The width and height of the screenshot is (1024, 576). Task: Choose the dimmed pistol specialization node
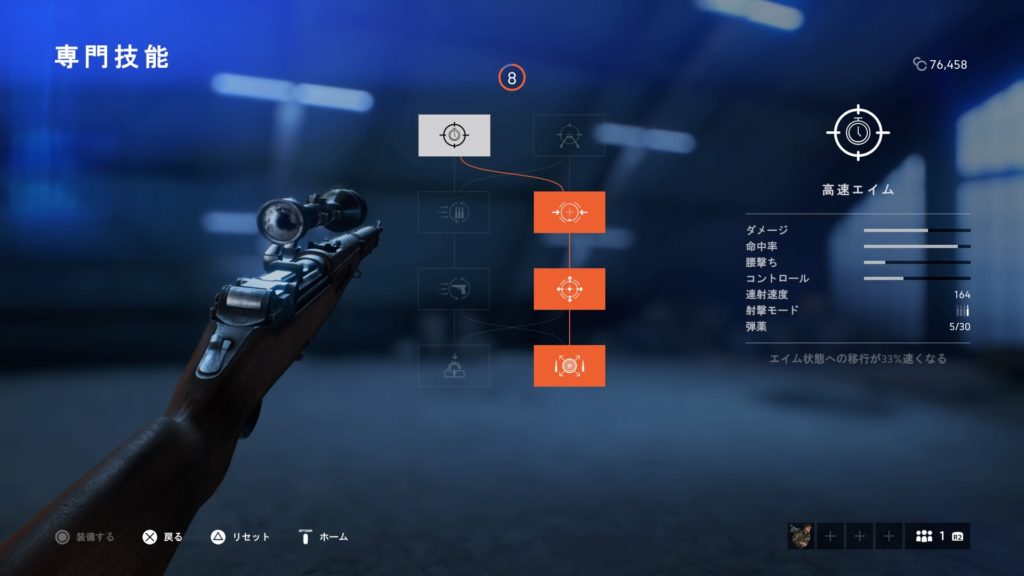(x=454, y=289)
